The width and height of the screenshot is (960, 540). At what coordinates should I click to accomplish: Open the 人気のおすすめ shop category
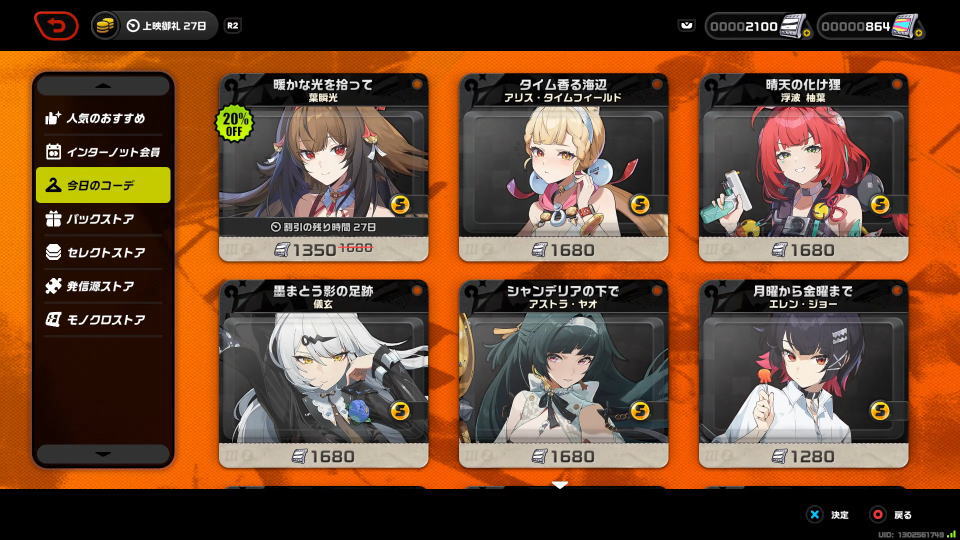pos(103,118)
